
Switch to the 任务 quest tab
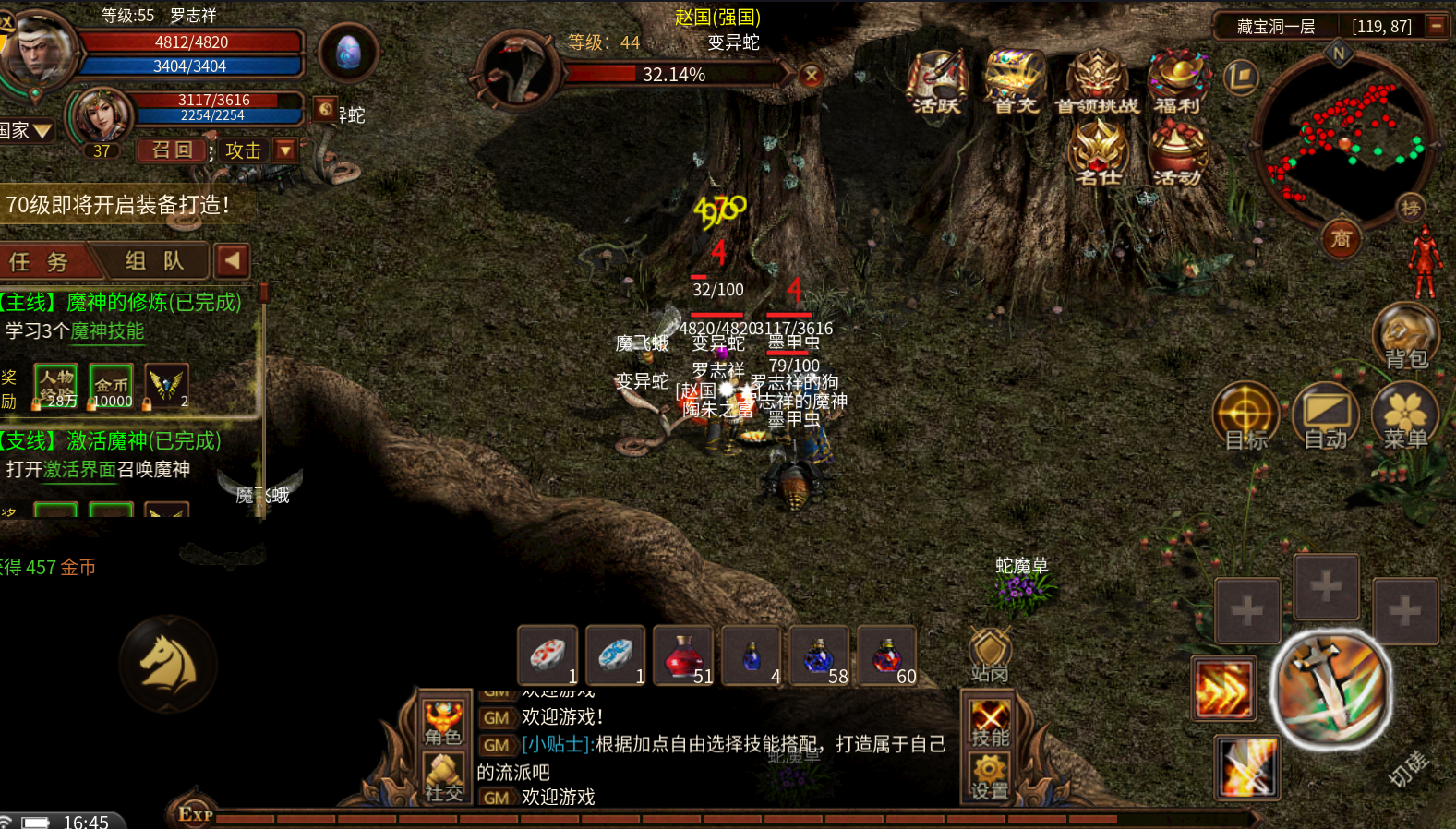pyautogui.click(x=40, y=262)
